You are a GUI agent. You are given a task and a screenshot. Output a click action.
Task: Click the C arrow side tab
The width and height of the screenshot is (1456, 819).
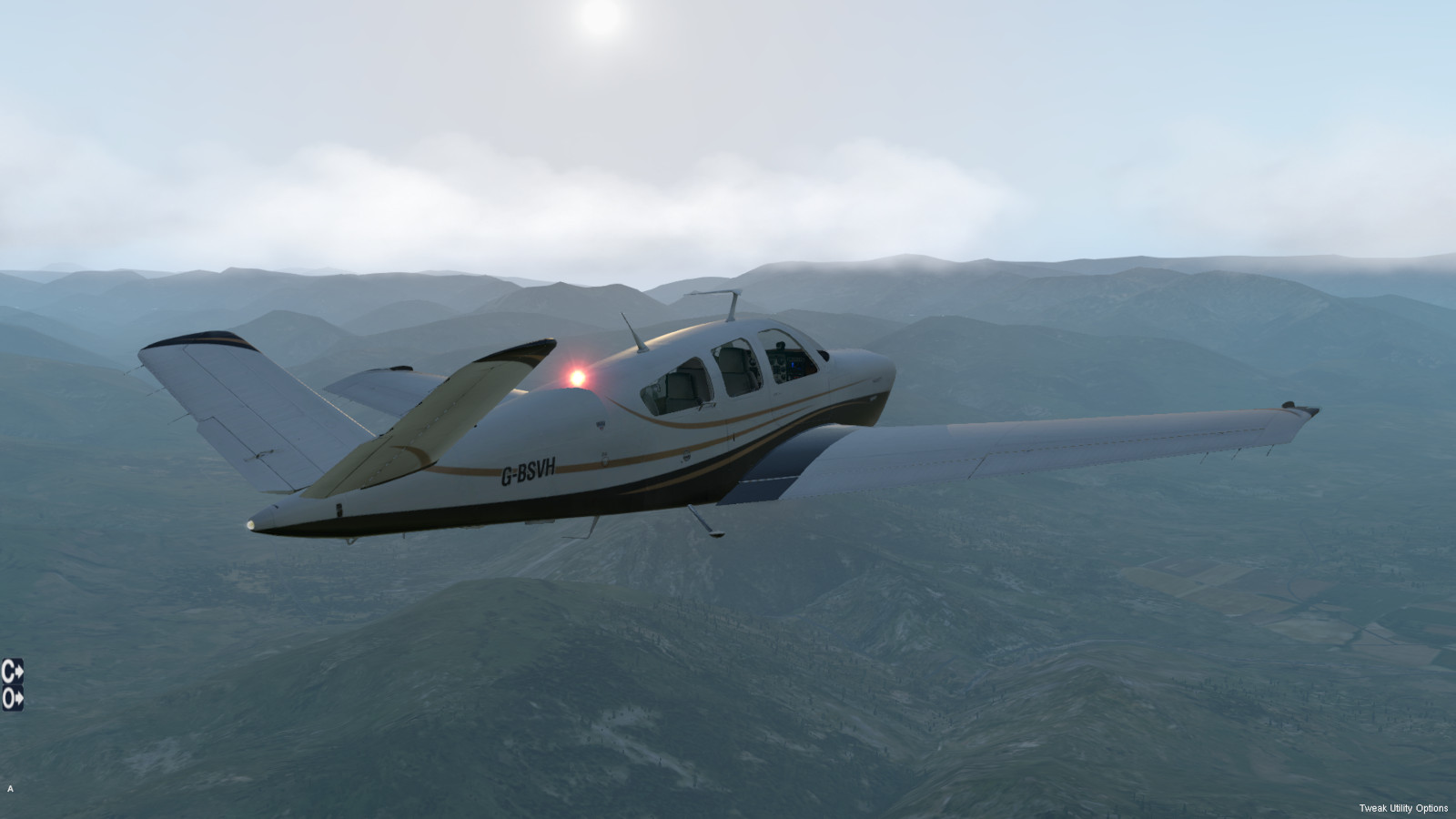point(12,672)
